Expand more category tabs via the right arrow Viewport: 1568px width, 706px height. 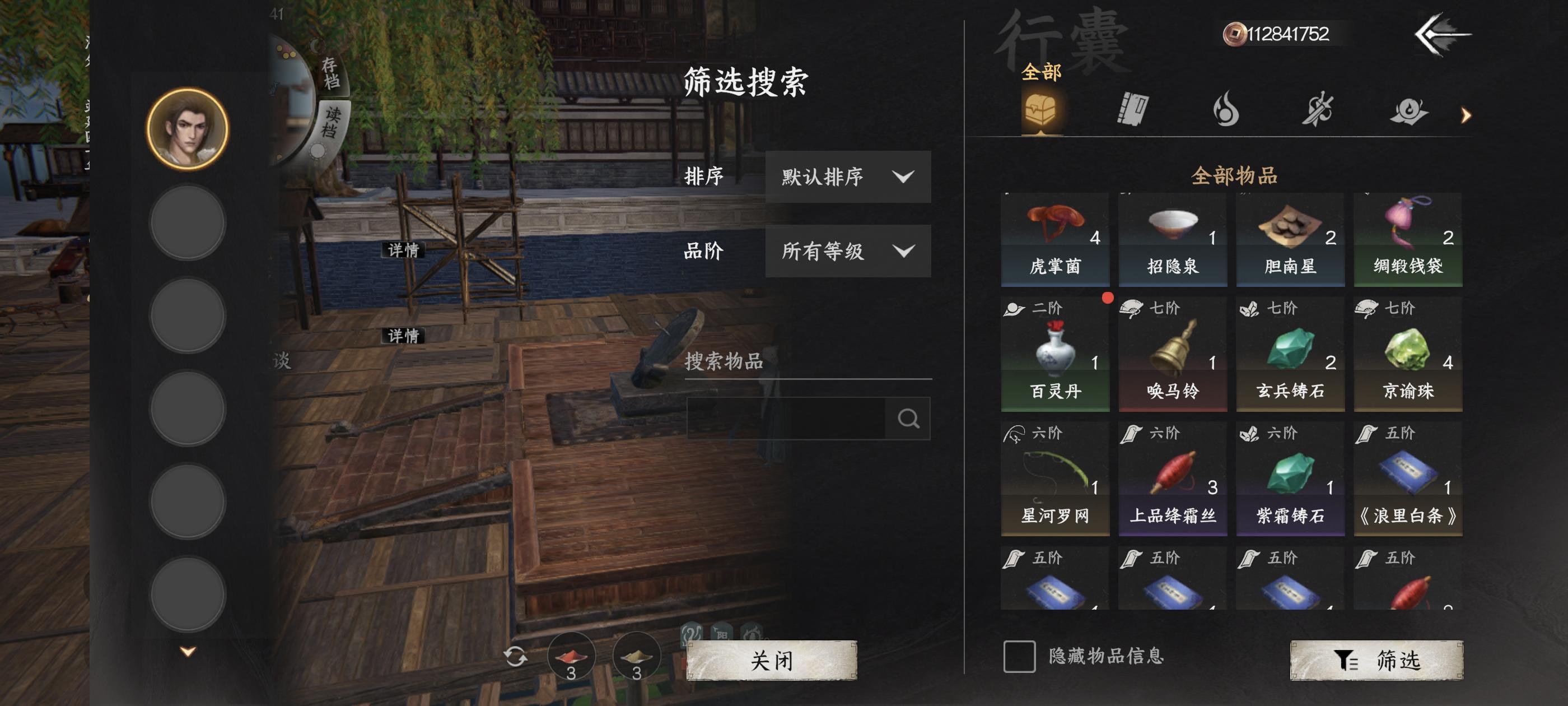click(1467, 114)
